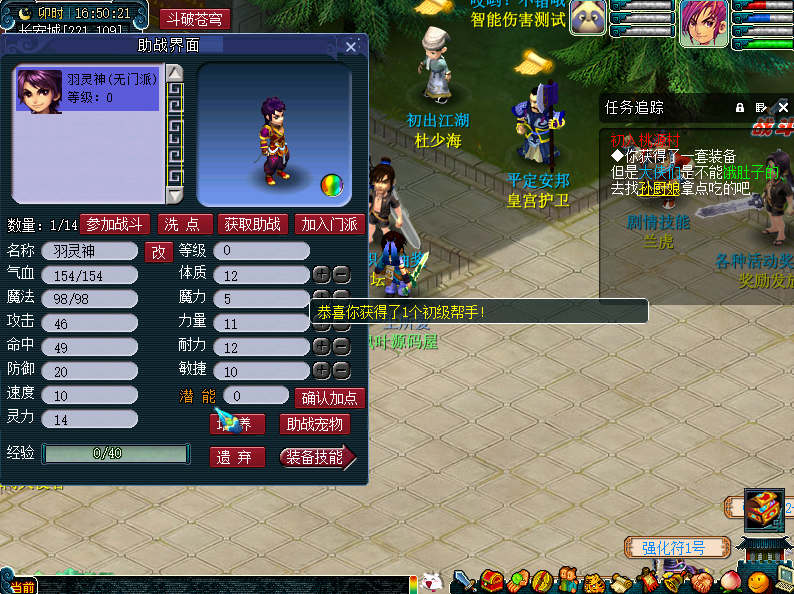Click the 强化符1号 label button

[674, 548]
